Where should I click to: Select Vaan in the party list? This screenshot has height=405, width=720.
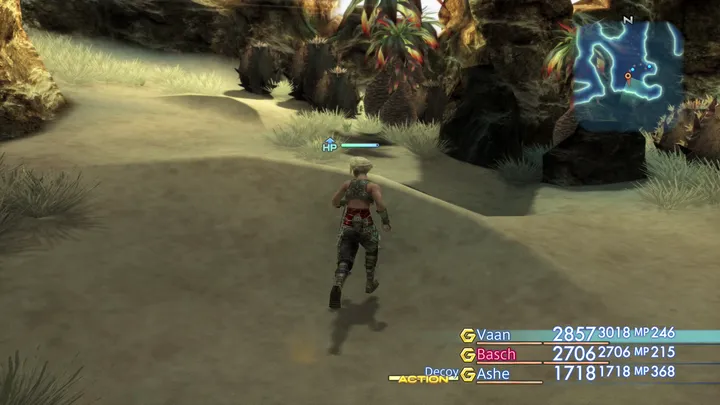492,335
